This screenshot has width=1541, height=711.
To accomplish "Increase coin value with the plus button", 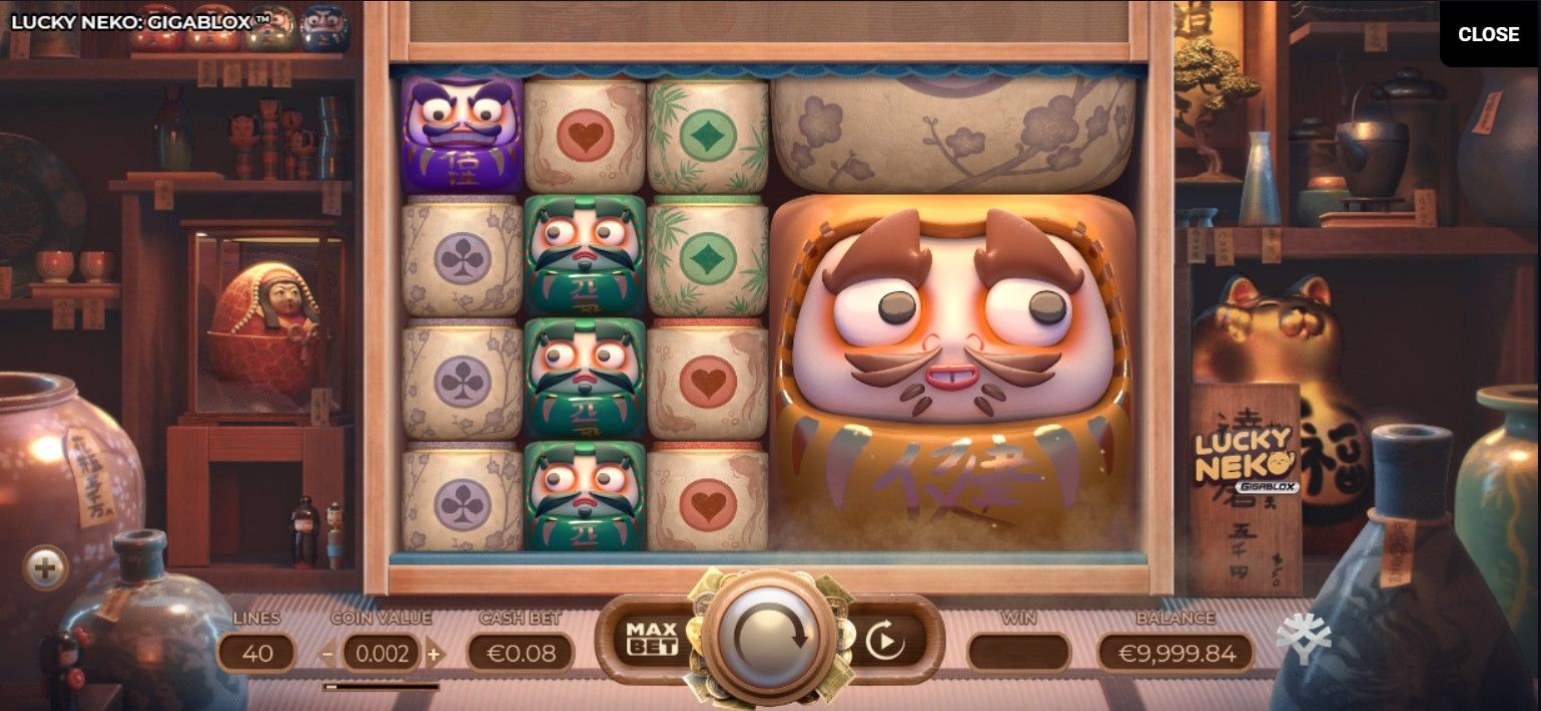I will [x=434, y=655].
